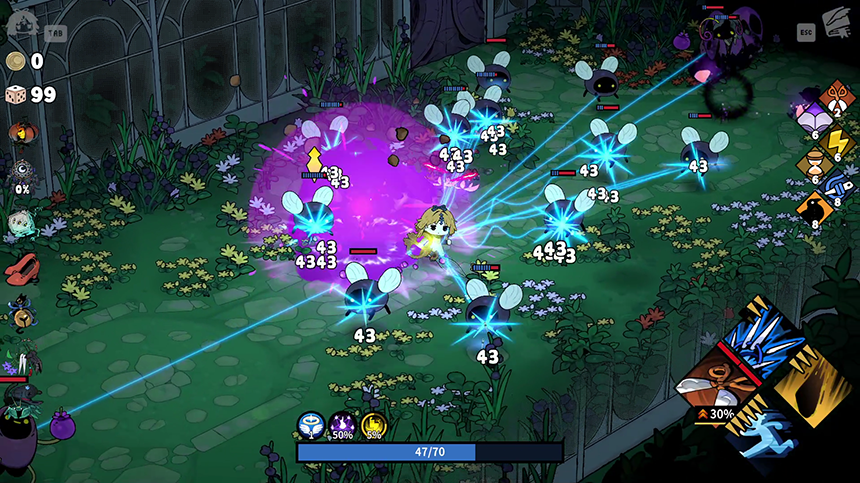
Task: Select the lightning bolt skill diamond
Action: 837,142
